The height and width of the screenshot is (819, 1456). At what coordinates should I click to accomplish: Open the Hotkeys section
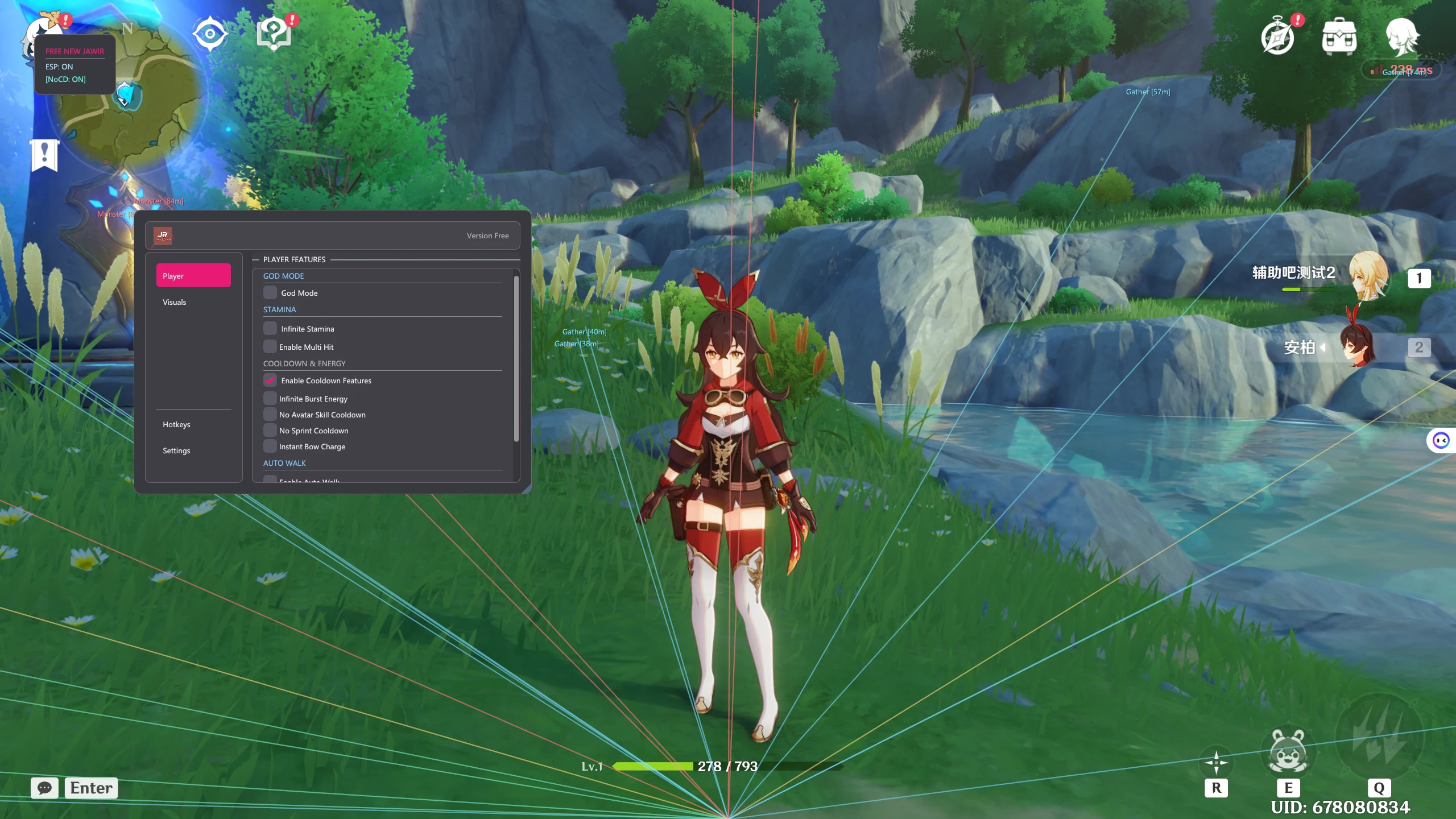pos(176,424)
